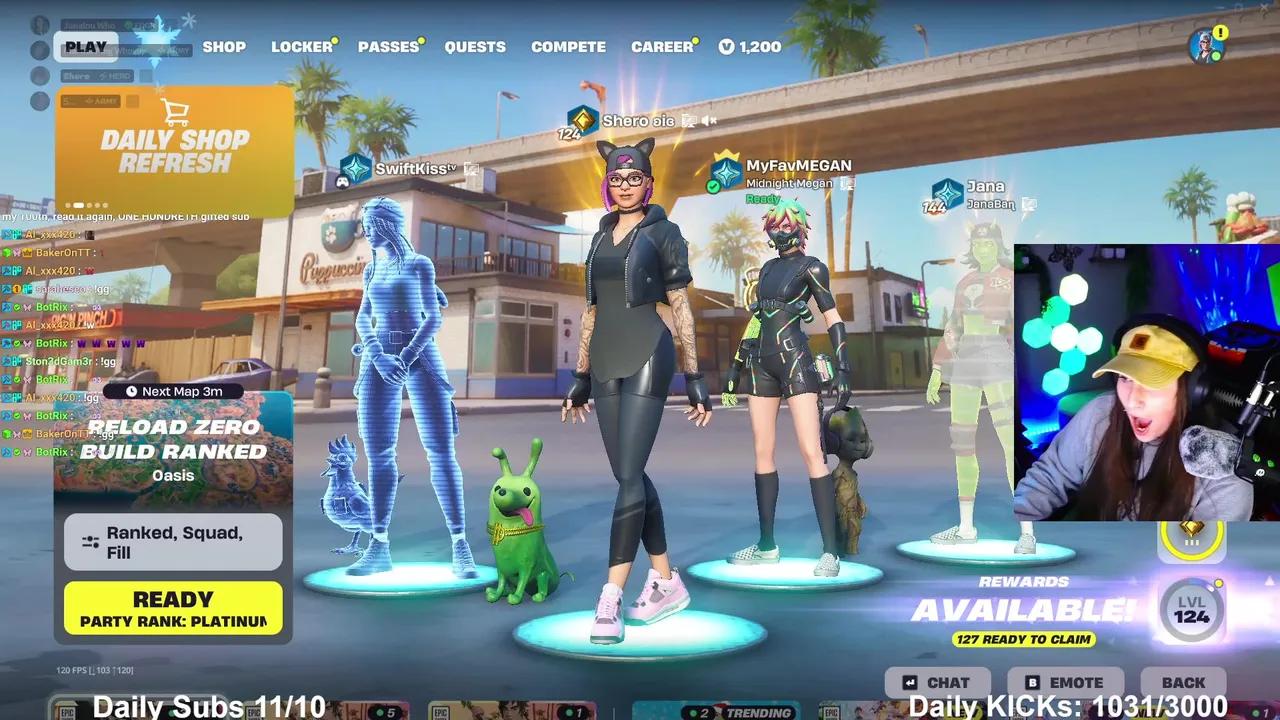Unmute Shero using the muted speaker icon
1280x720 pixels.
[710, 121]
